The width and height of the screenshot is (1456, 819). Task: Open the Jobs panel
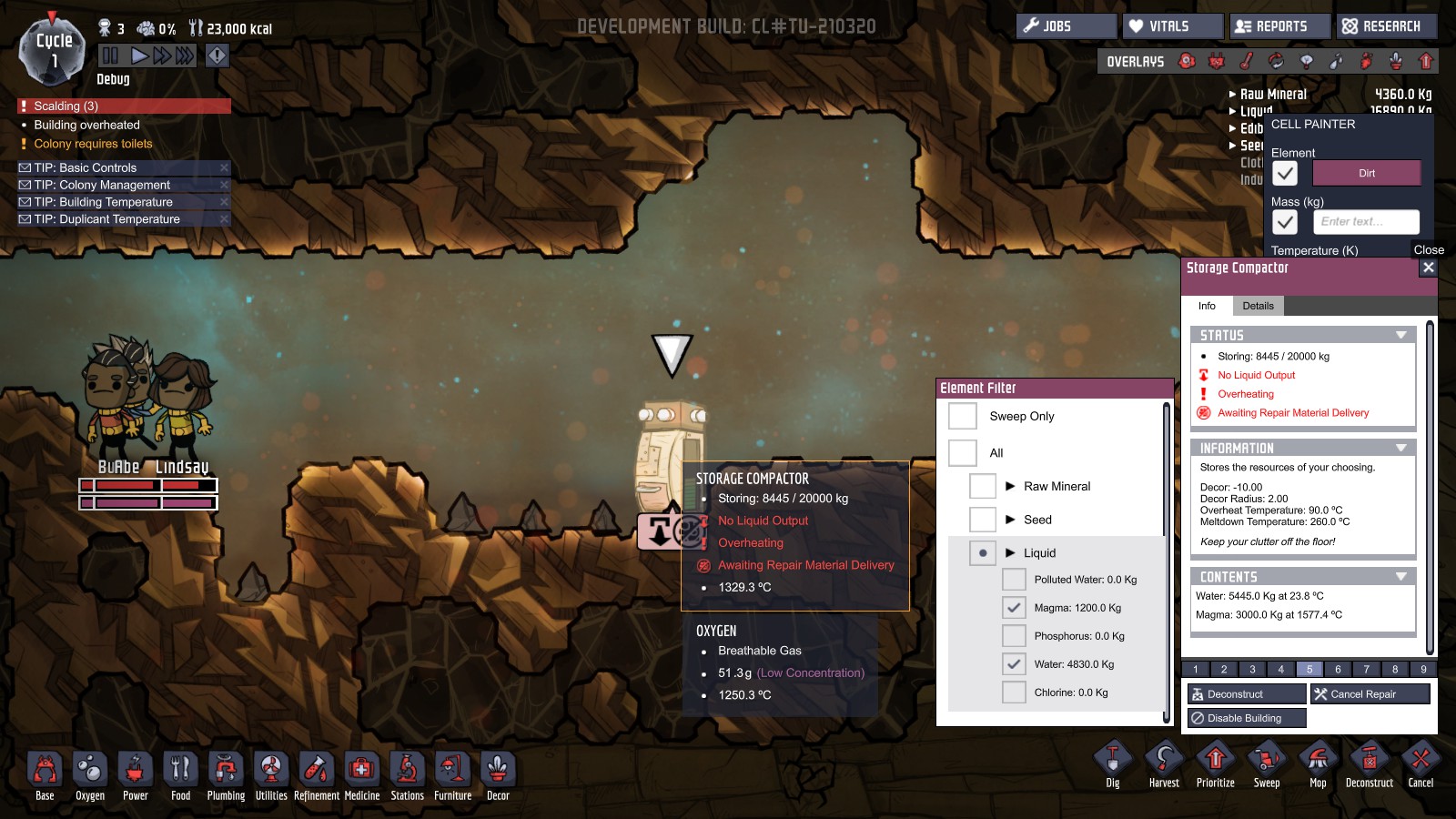coord(1066,26)
